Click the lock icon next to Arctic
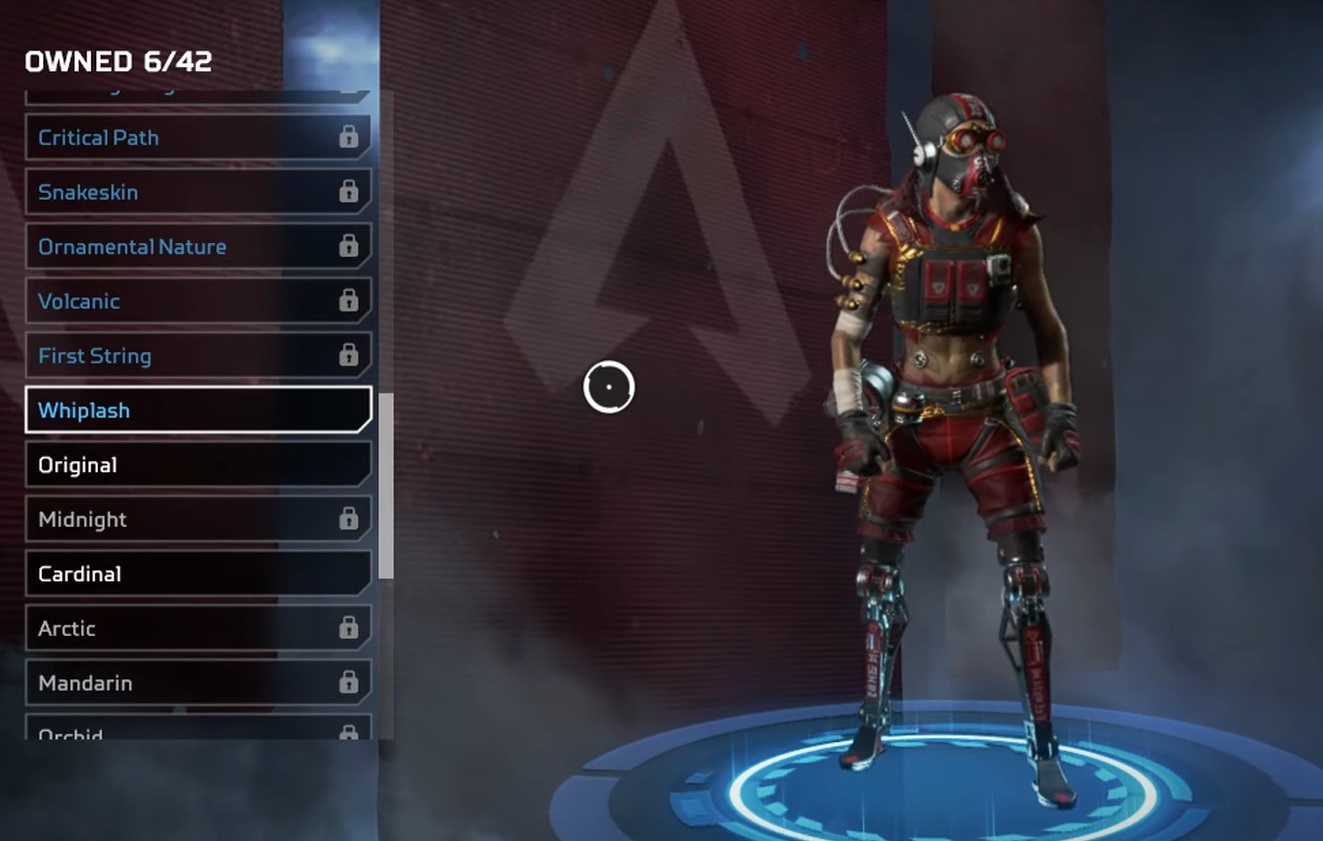 tap(349, 627)
